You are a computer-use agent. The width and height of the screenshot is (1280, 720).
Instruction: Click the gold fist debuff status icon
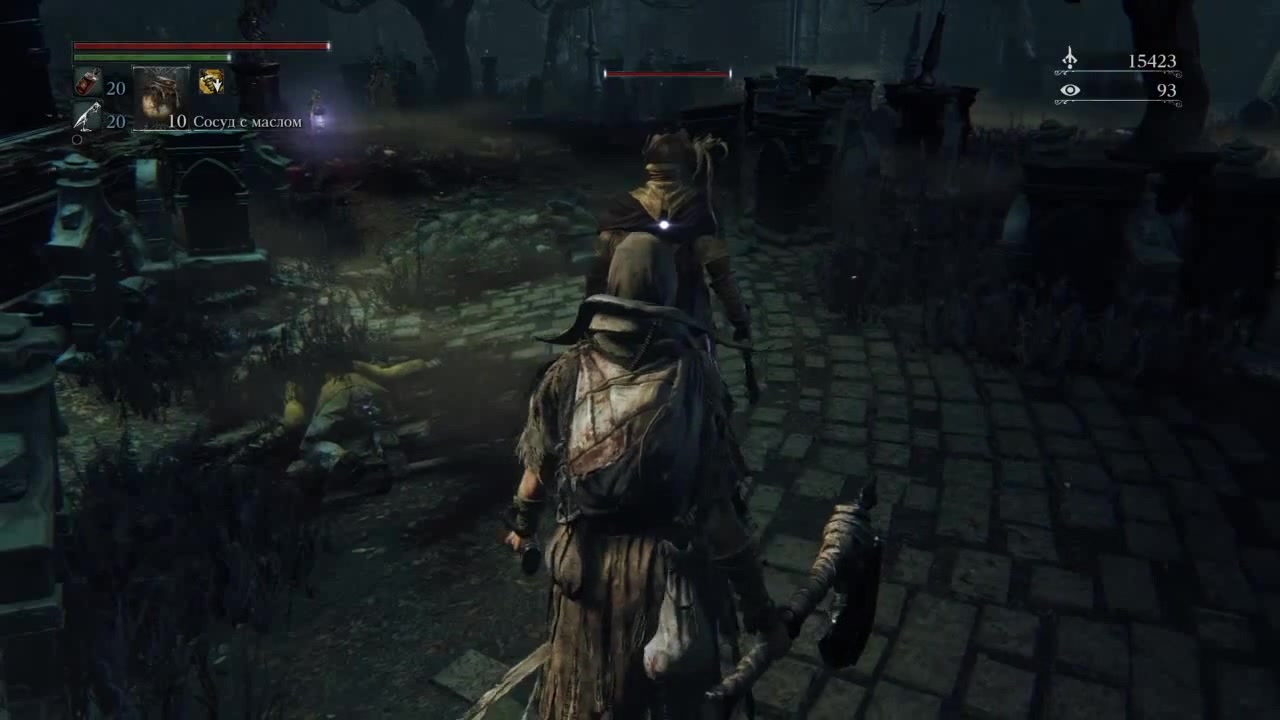pyautogui.click(x=211, y=82)
